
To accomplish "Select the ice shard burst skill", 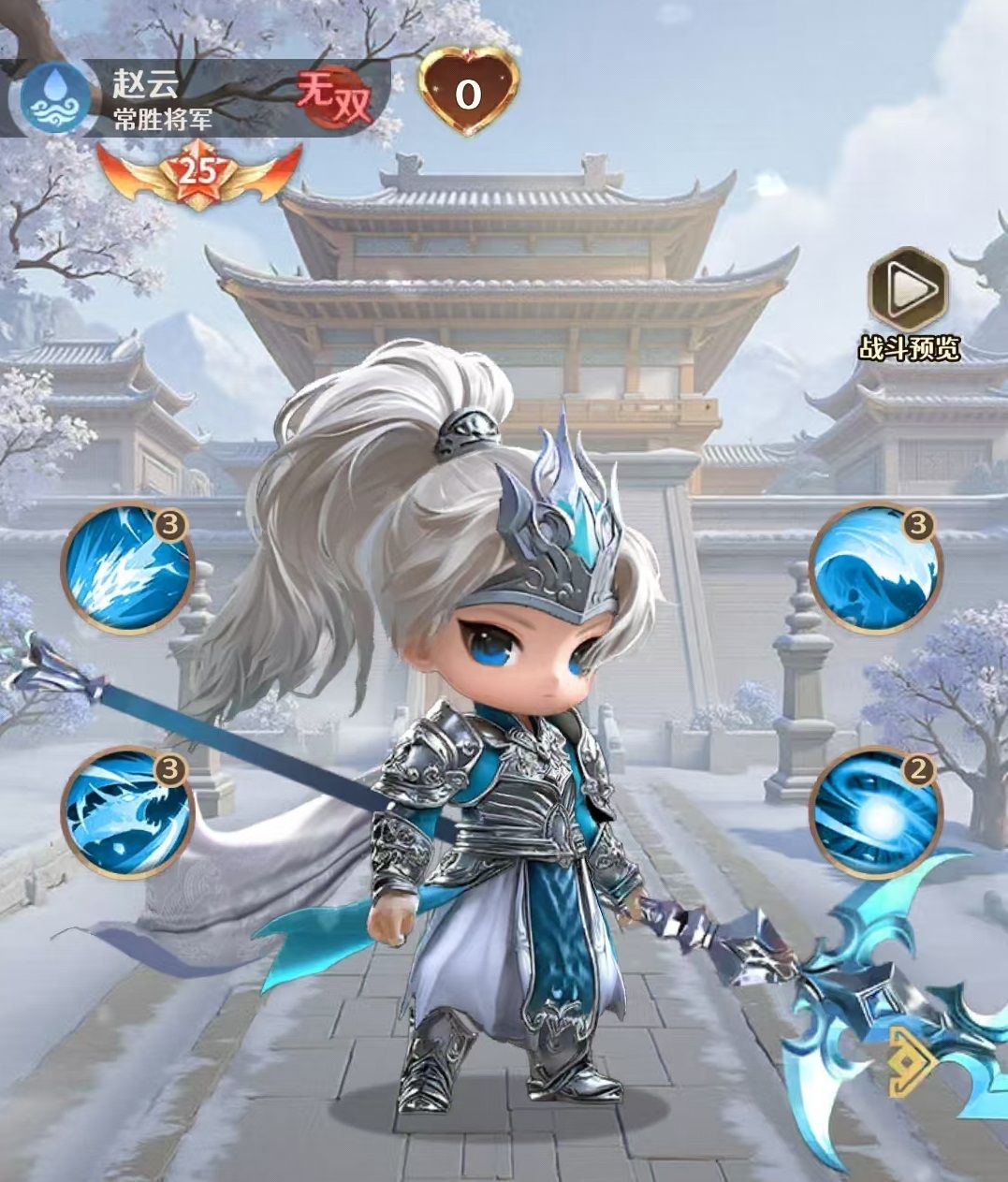I will (126, 569).
